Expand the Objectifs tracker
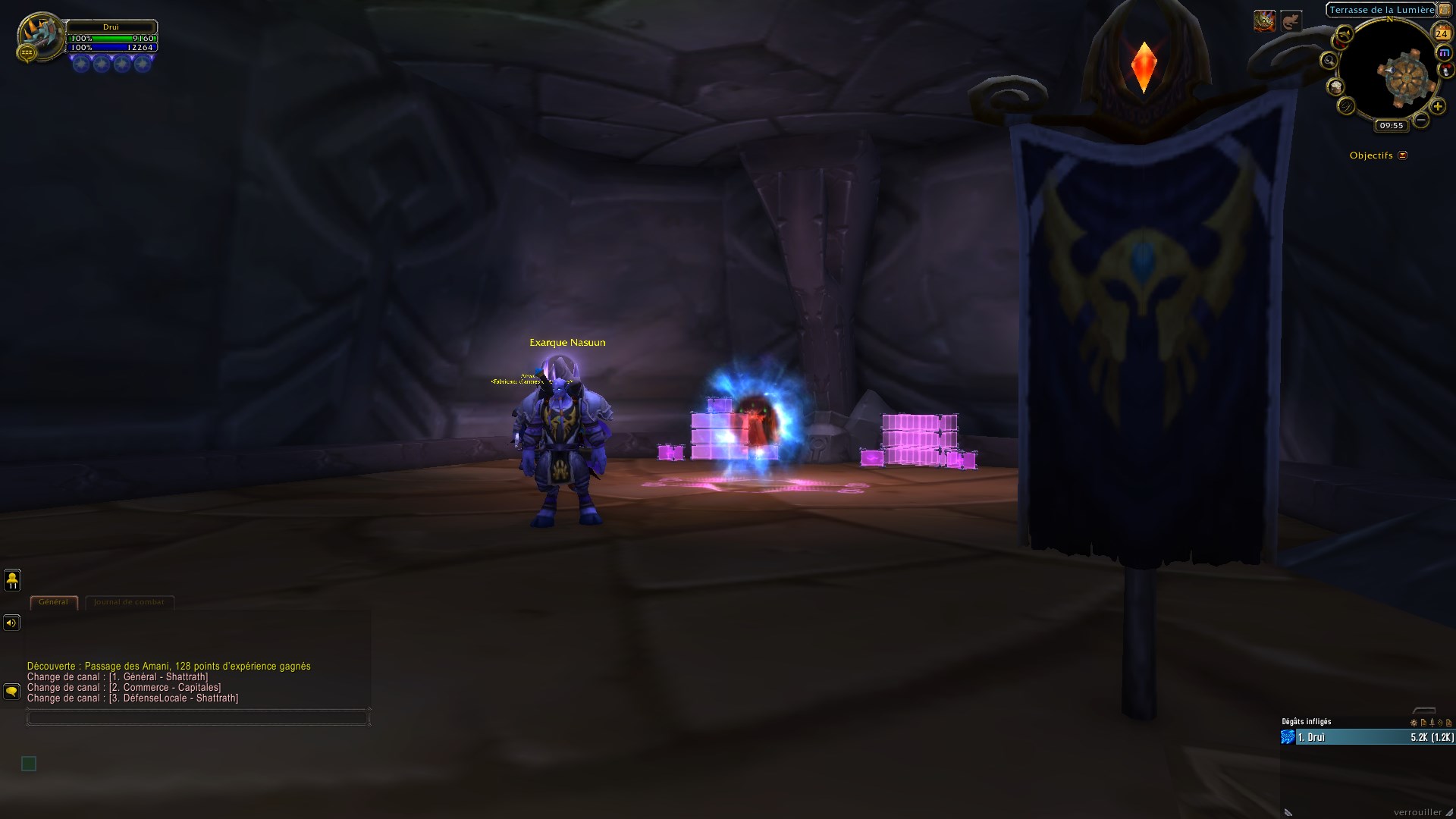 click(x=1401, y=154)
